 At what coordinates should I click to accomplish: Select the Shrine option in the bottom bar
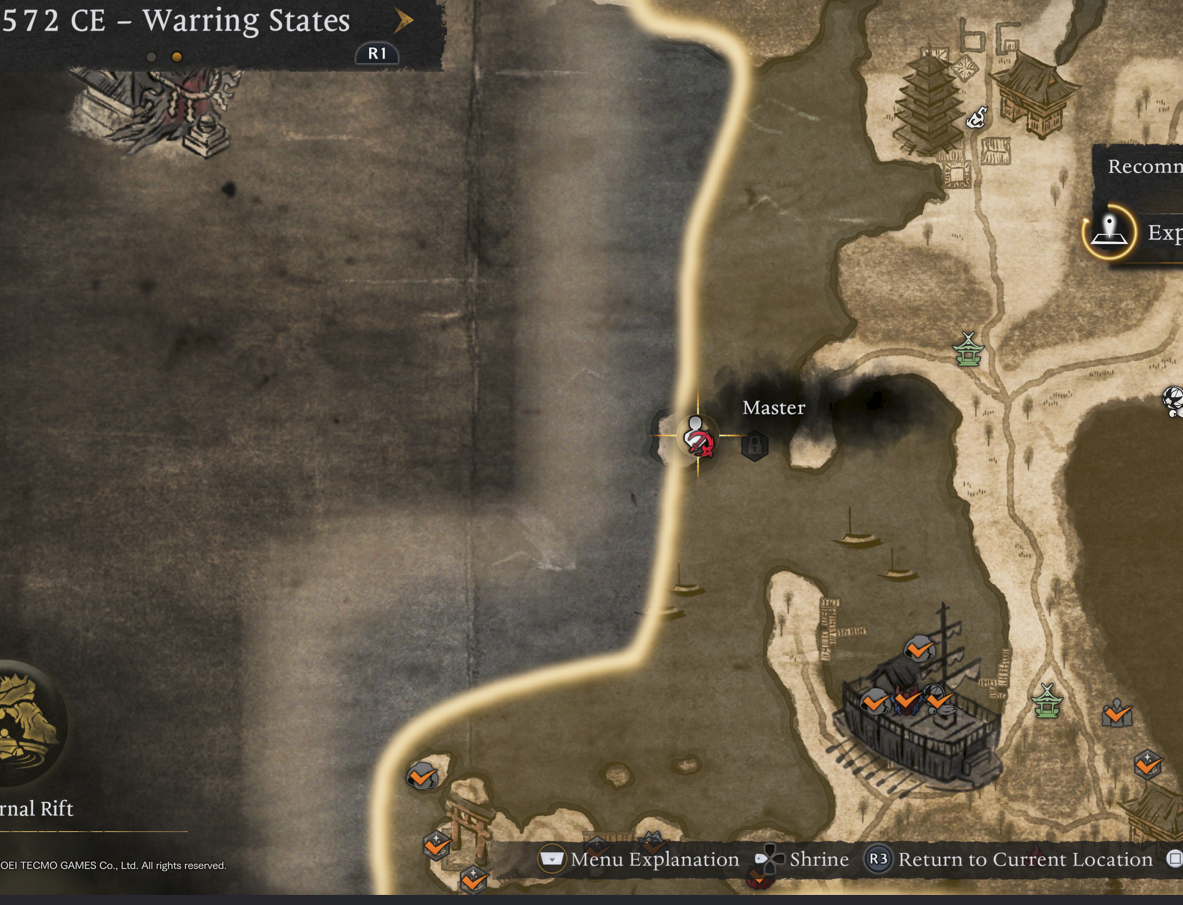[803, 860]
